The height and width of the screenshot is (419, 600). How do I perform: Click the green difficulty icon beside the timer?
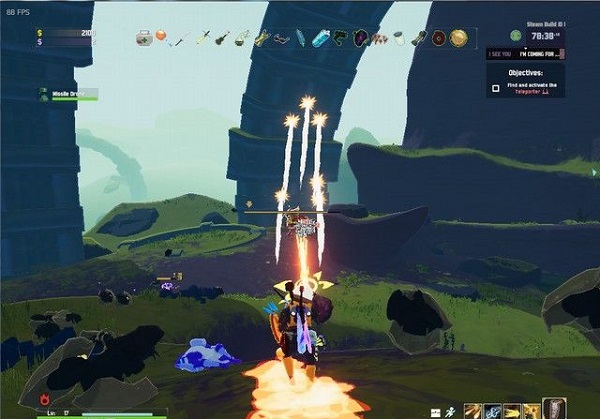[515, 34]
